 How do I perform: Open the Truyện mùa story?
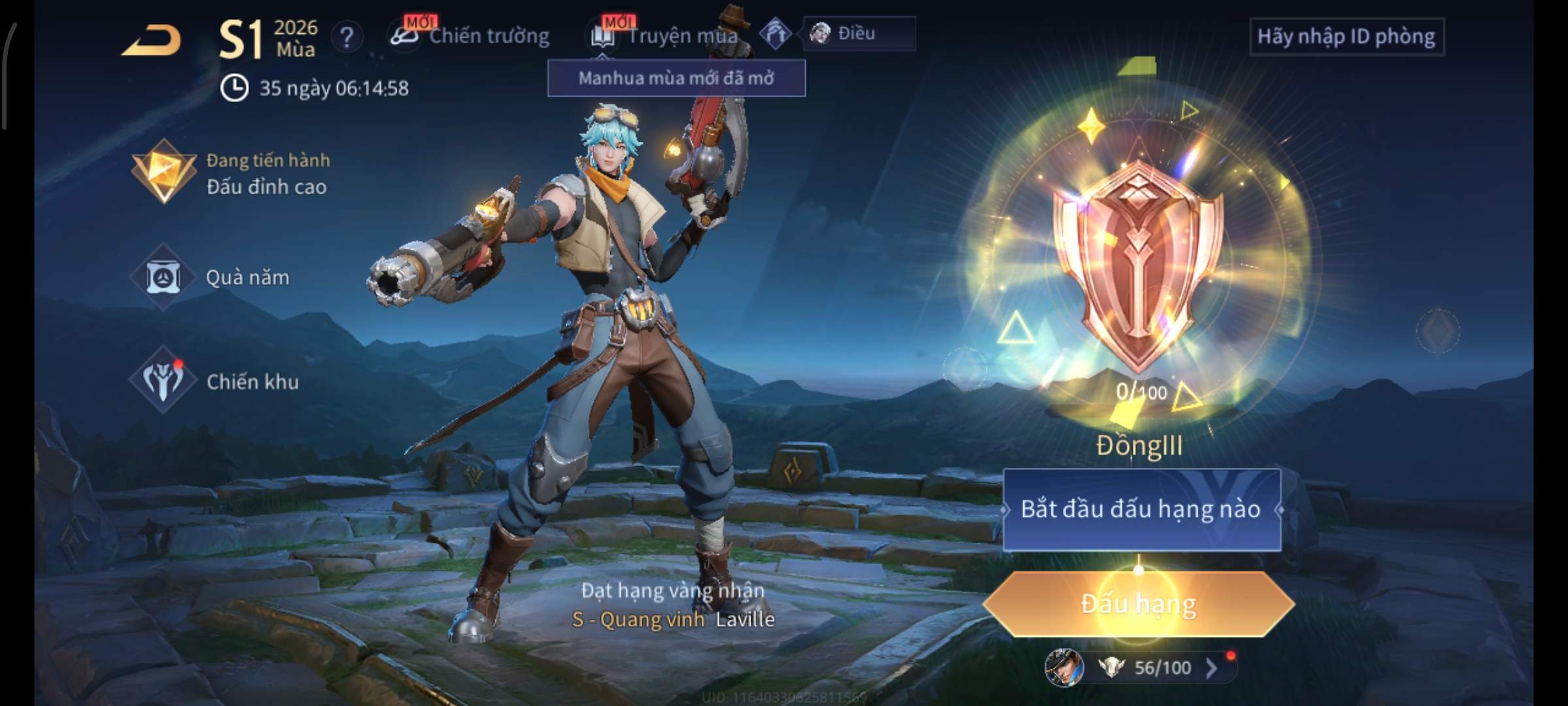[666, 36]
